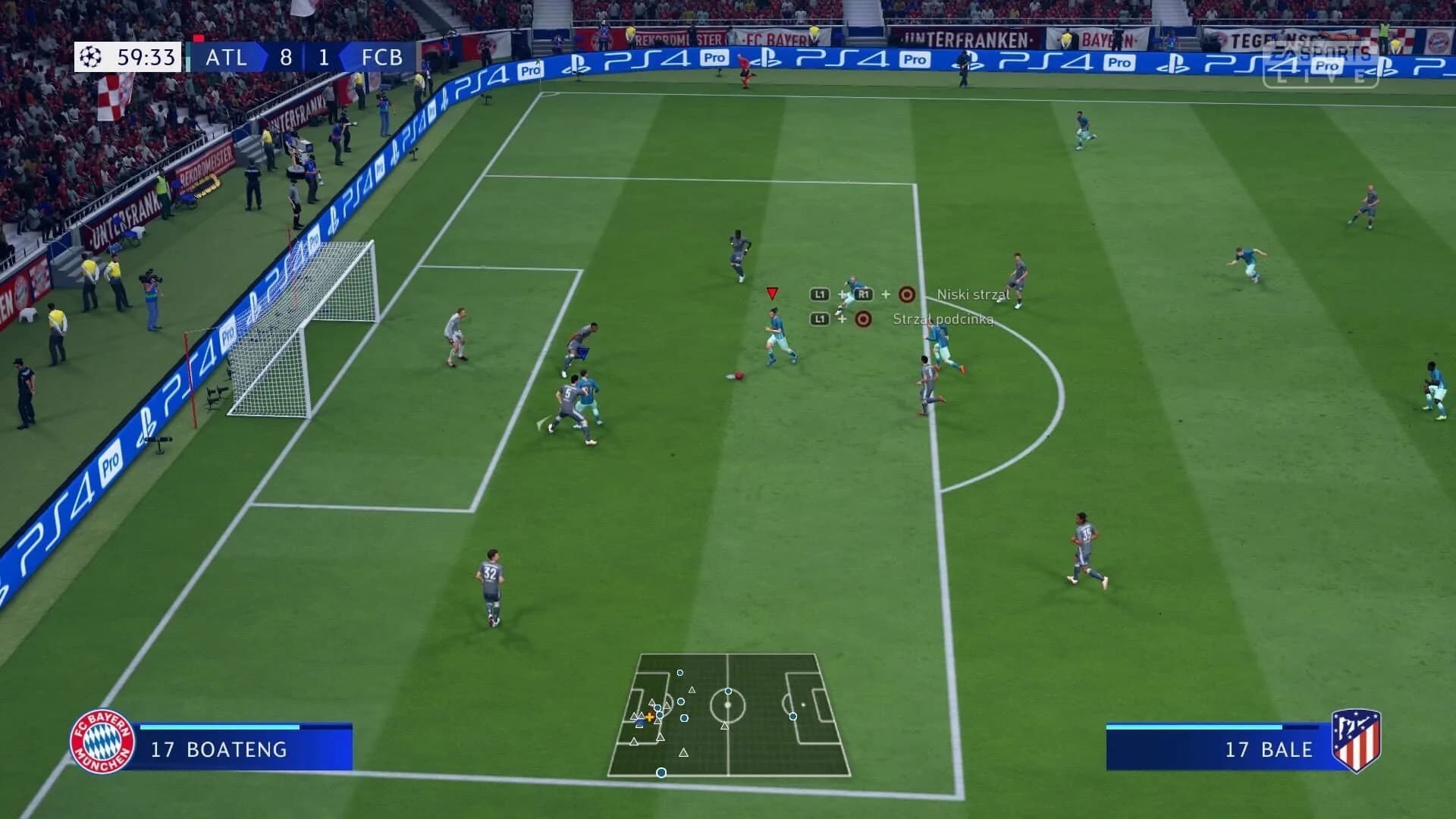Click the R1 button prompt icon
This screenshot has height=819, width=1456.
865,295
